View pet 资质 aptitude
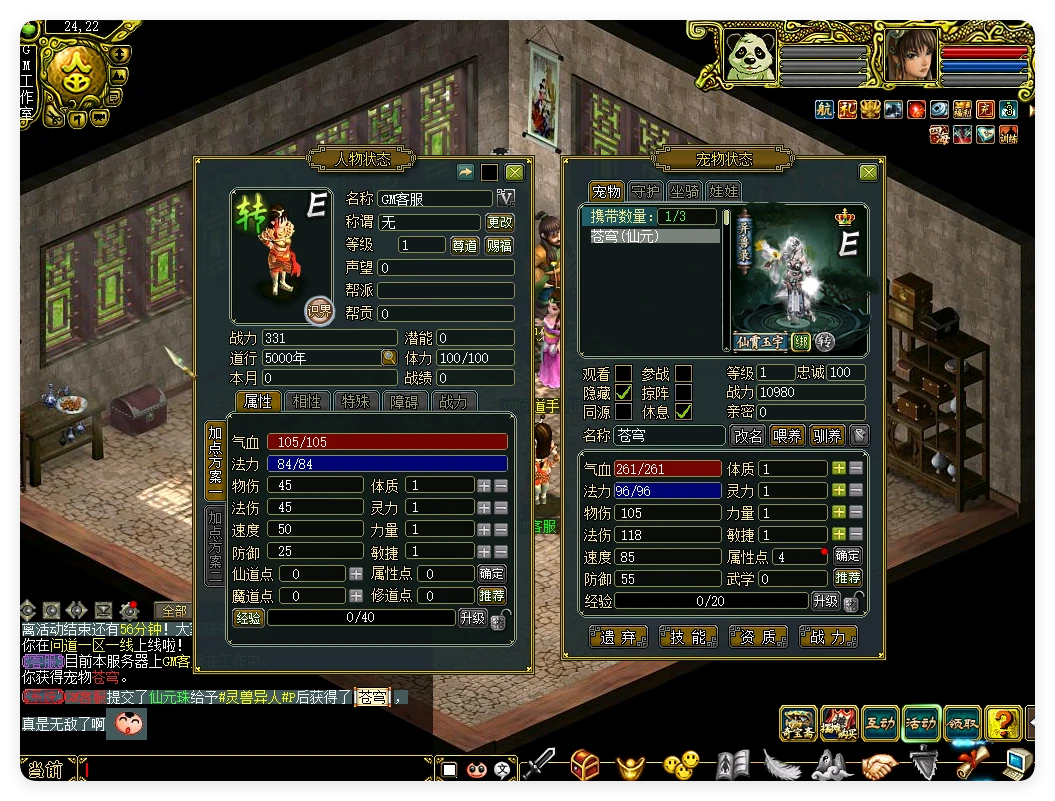This screenshot has height=801, width=1055. click(x=758, y=637)
